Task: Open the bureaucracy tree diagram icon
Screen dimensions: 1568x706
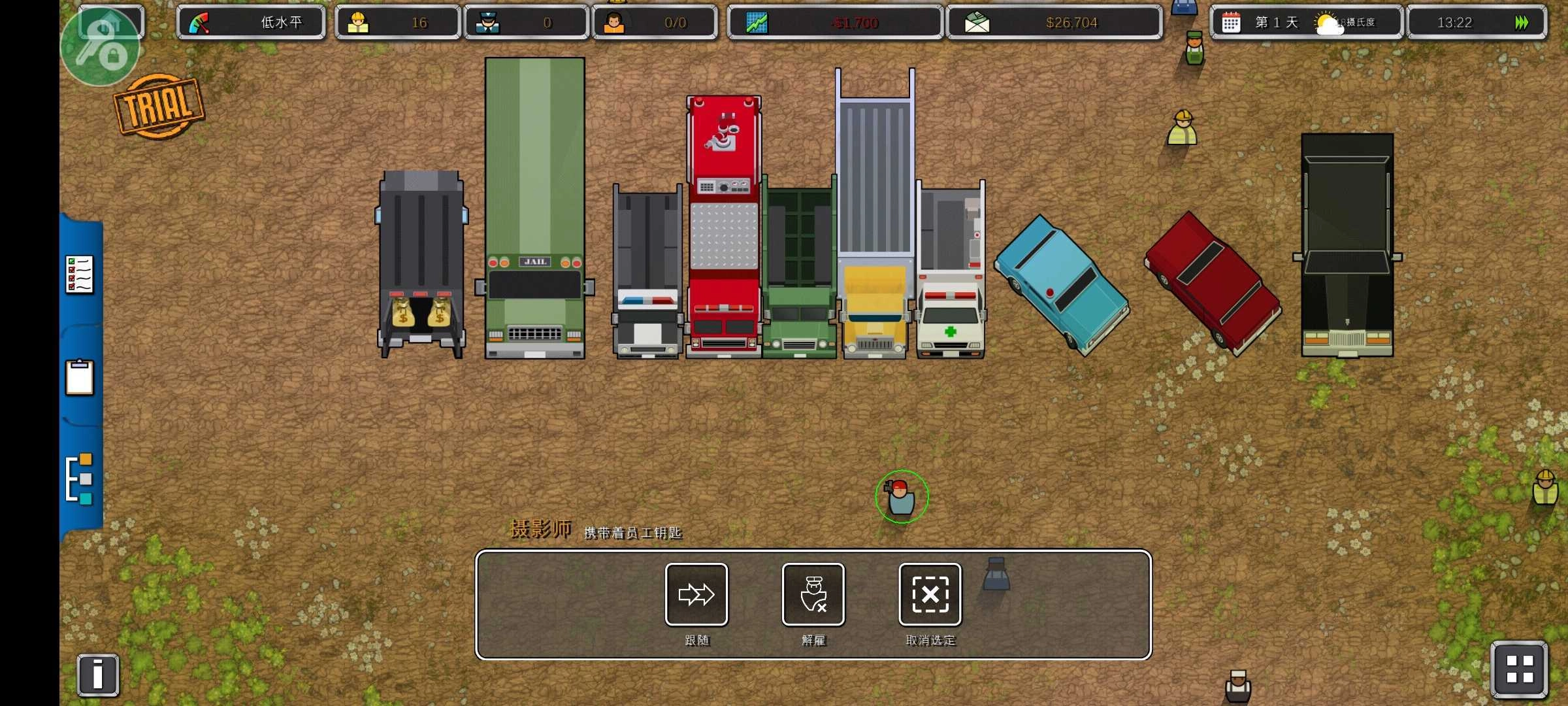Action: [80, 479]
